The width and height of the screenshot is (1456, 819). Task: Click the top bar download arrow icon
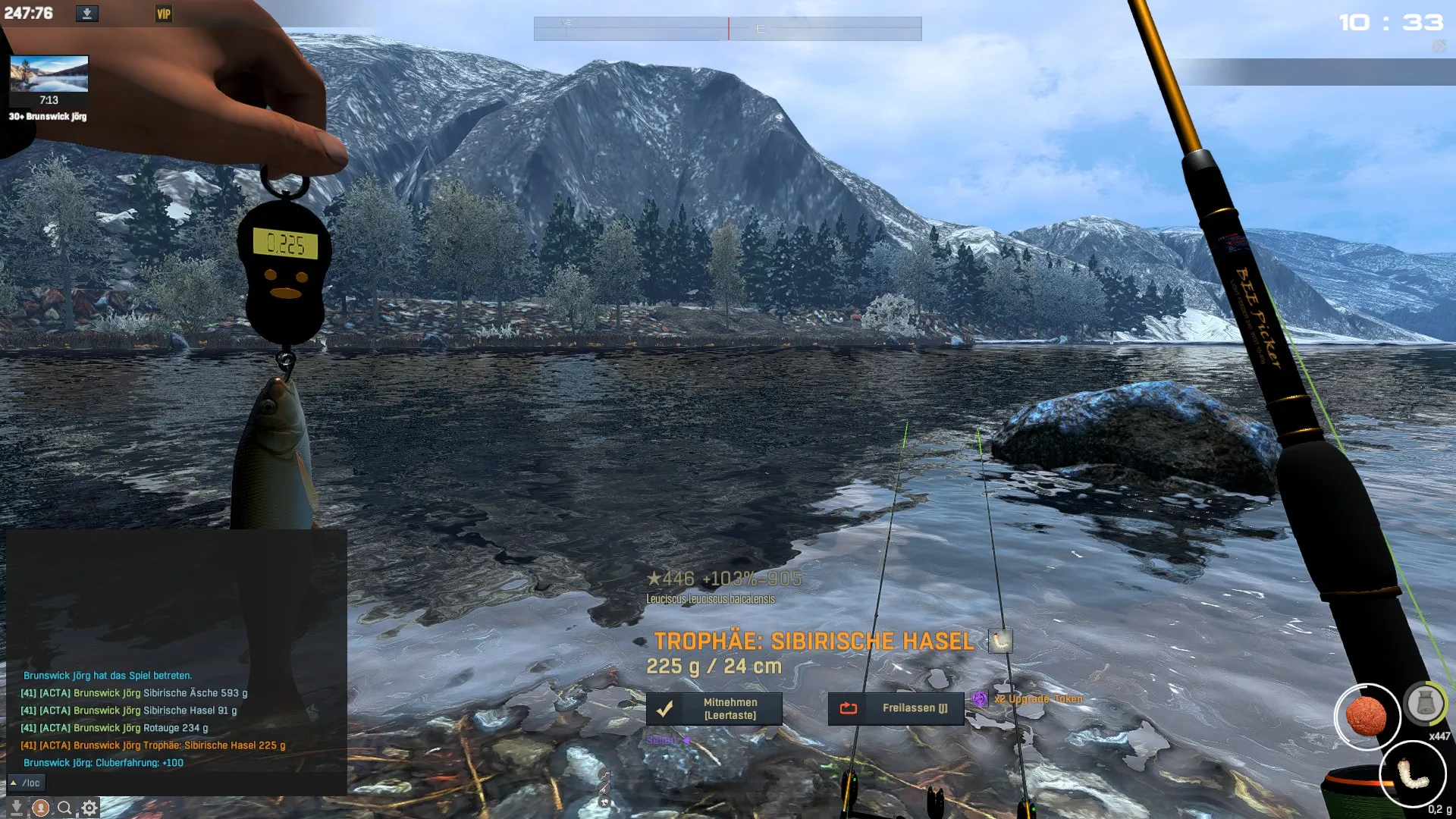point(87,14)
